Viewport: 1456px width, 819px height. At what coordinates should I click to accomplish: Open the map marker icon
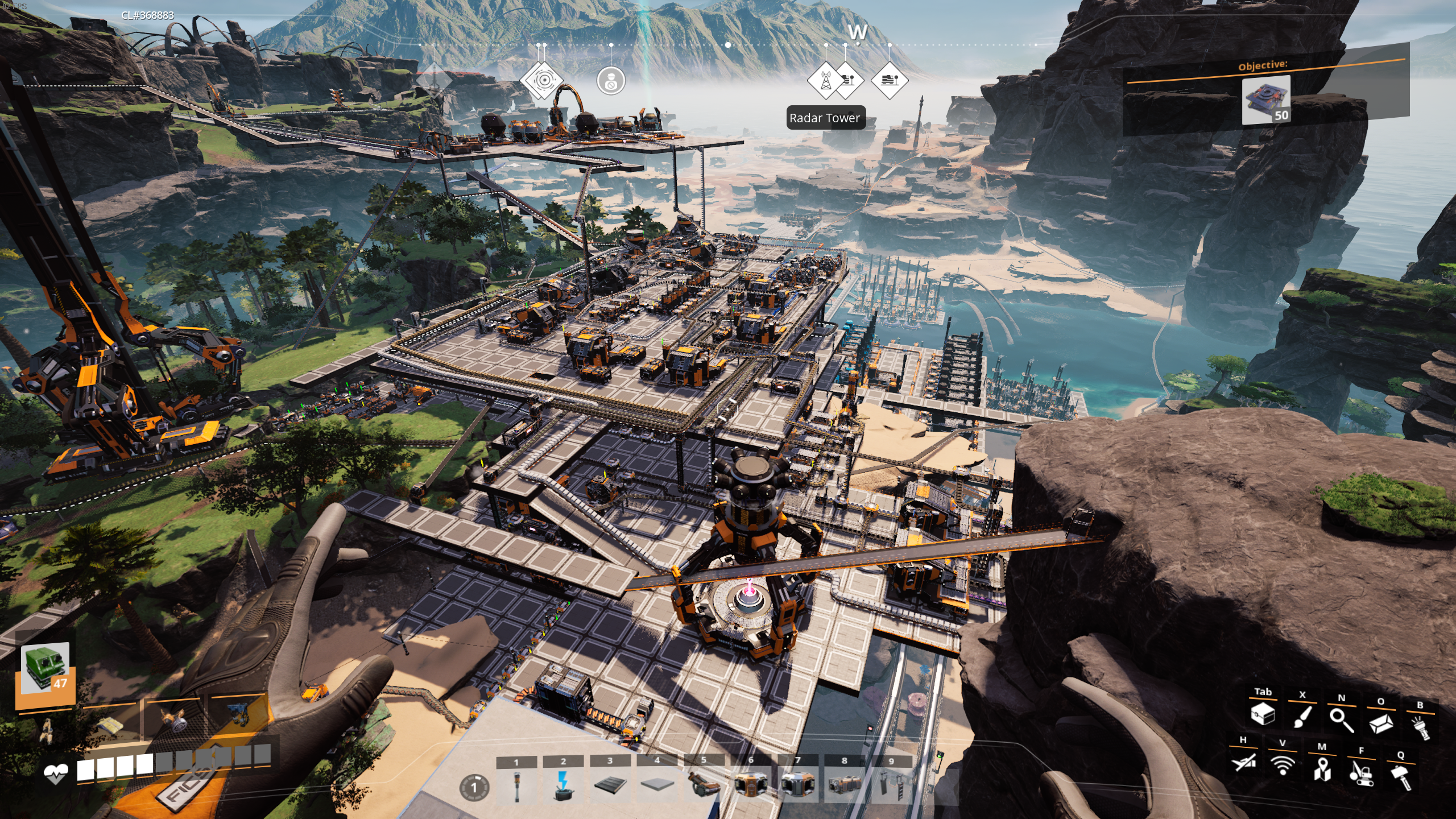(x=1322, y=769)
